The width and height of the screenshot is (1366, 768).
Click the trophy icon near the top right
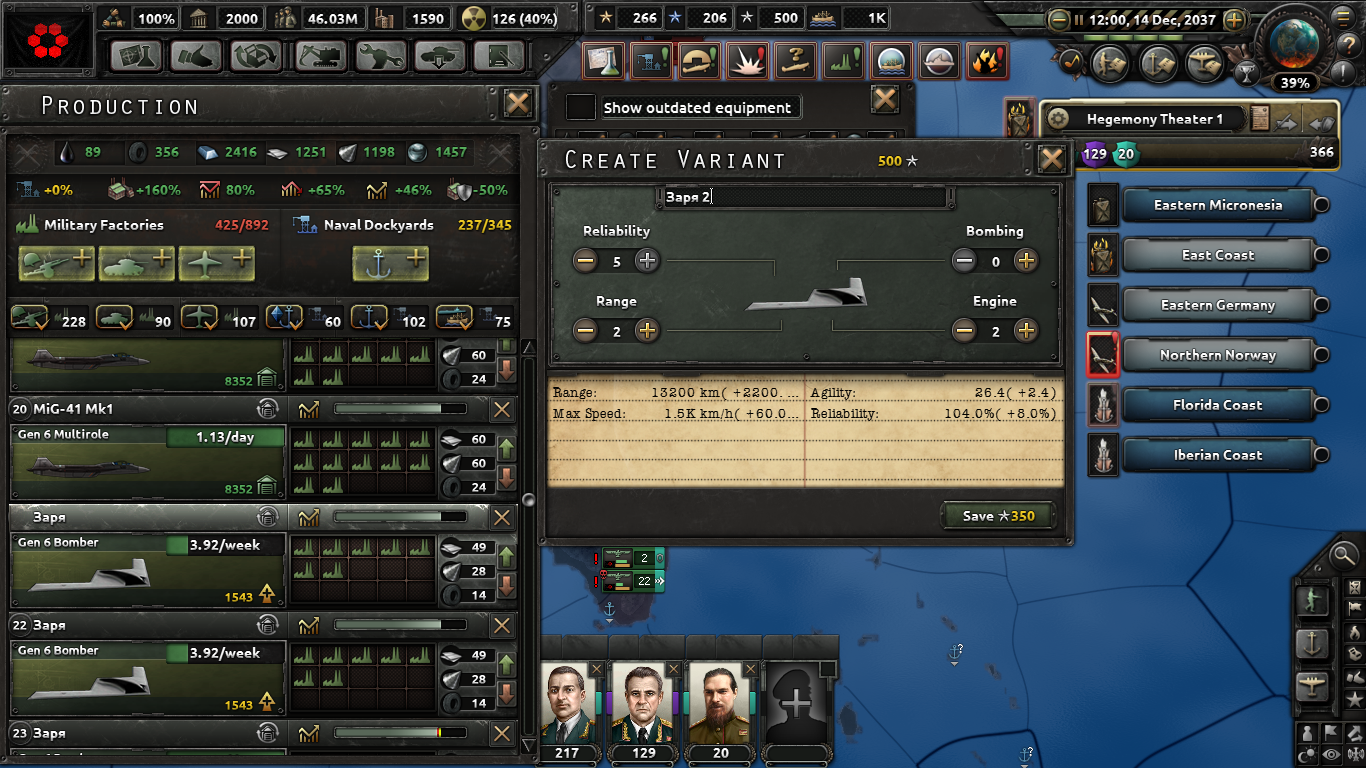pos(1247,73)
